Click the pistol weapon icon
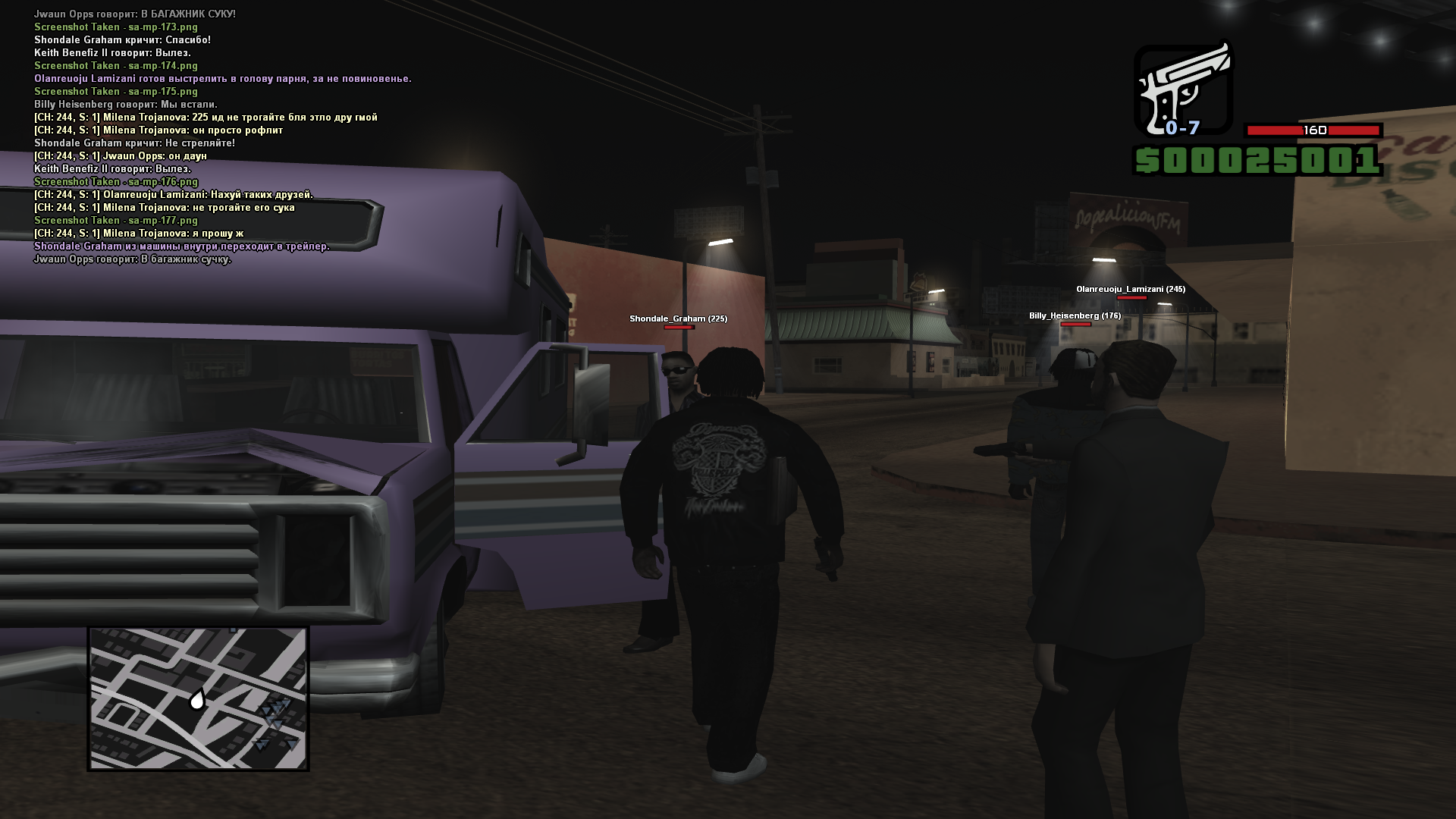Image resolution: width=1456 pixels, height=819 pixels. (1182, 89)
